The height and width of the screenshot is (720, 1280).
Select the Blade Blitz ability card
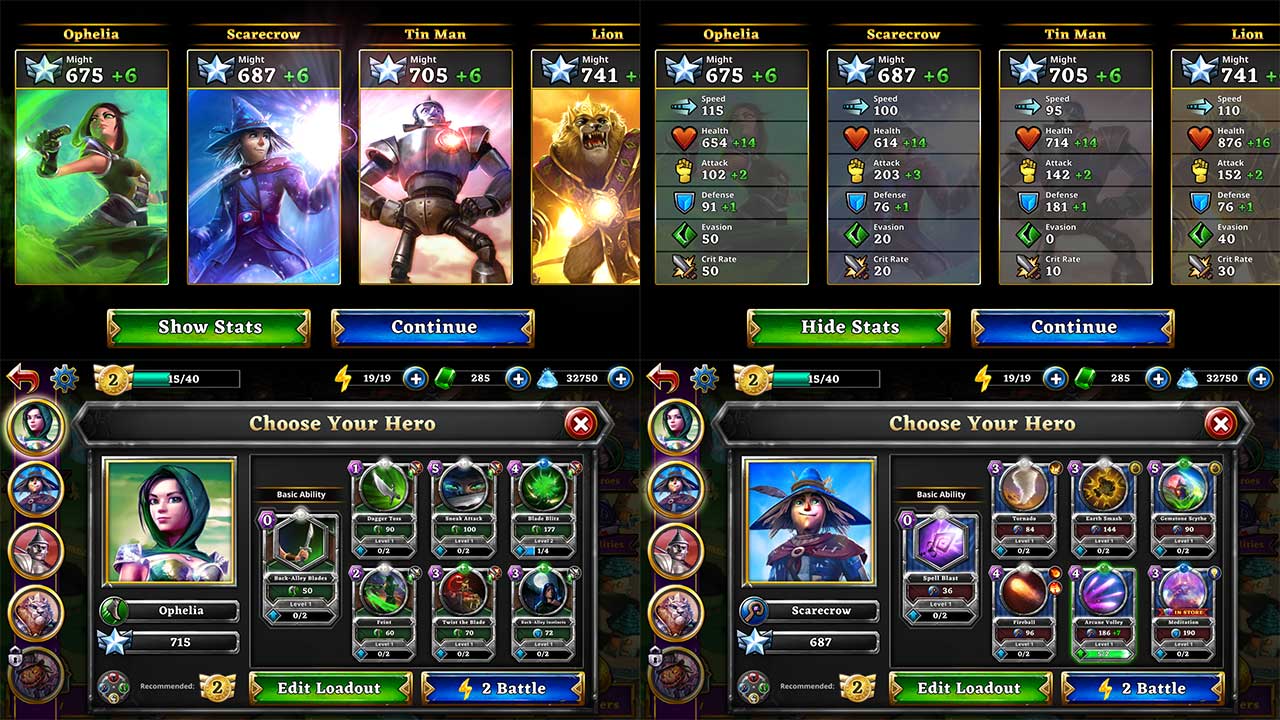pos(545,506)
